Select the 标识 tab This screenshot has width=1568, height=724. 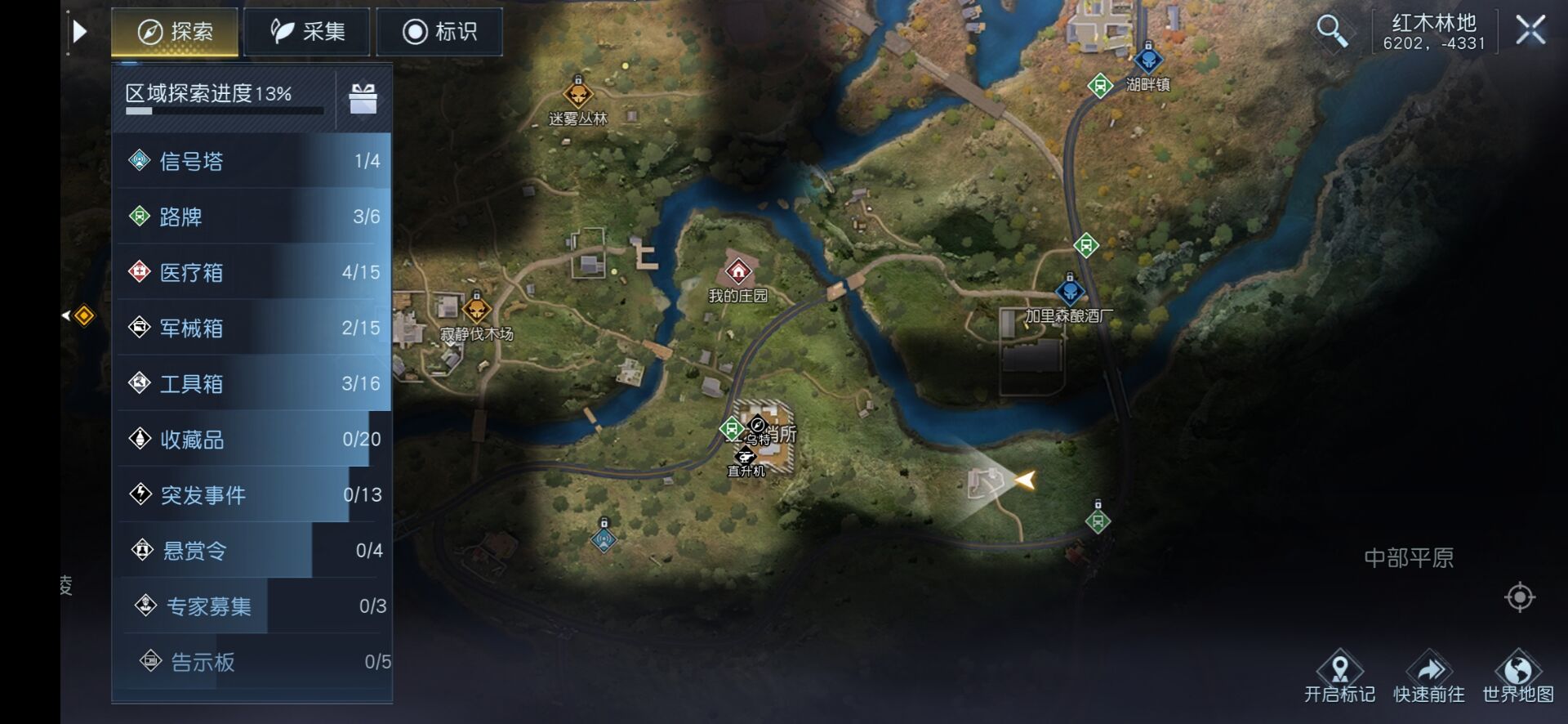[x=439, y=32]
